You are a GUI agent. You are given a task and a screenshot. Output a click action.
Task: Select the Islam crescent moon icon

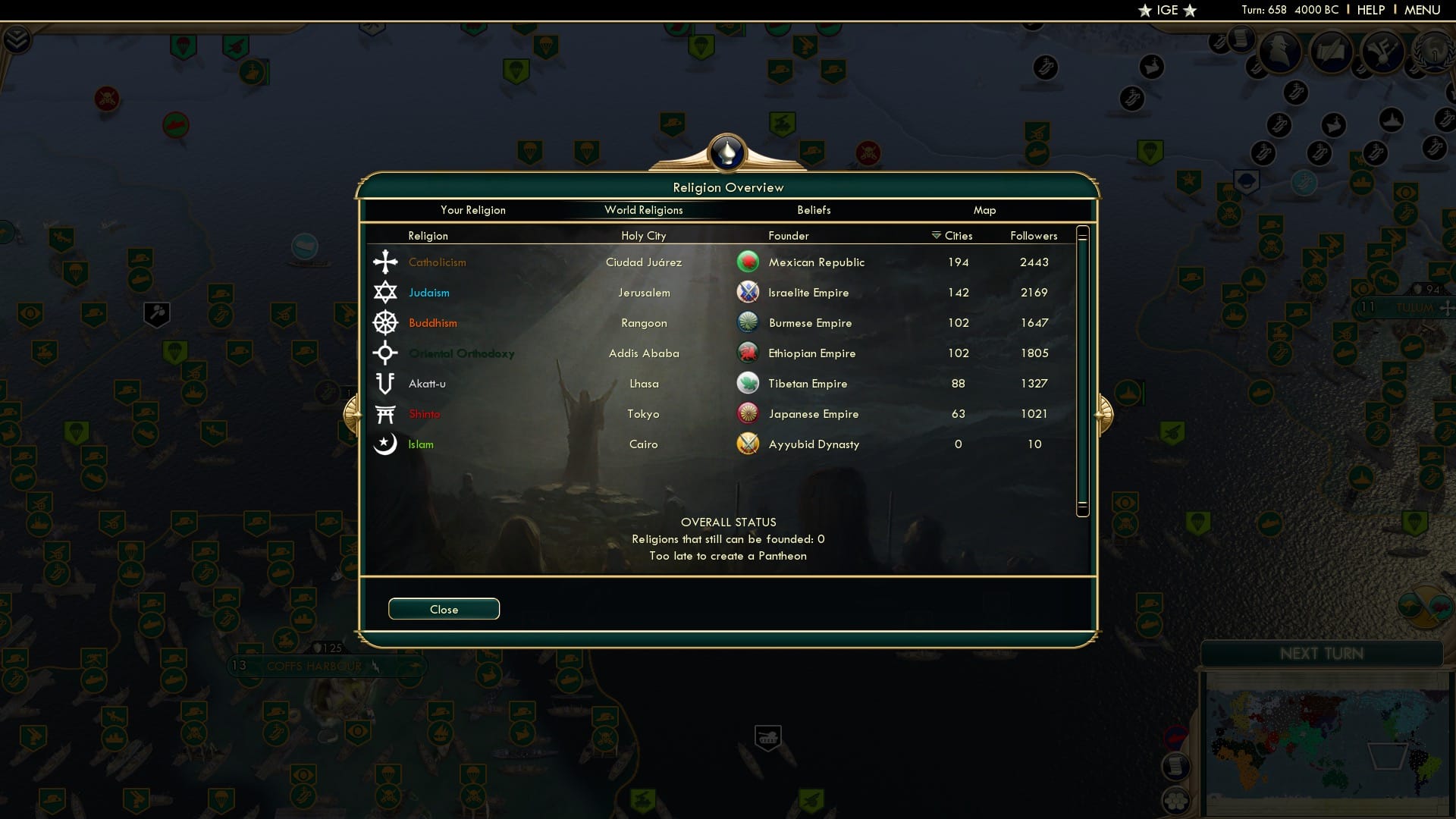[x=386, y=444]
